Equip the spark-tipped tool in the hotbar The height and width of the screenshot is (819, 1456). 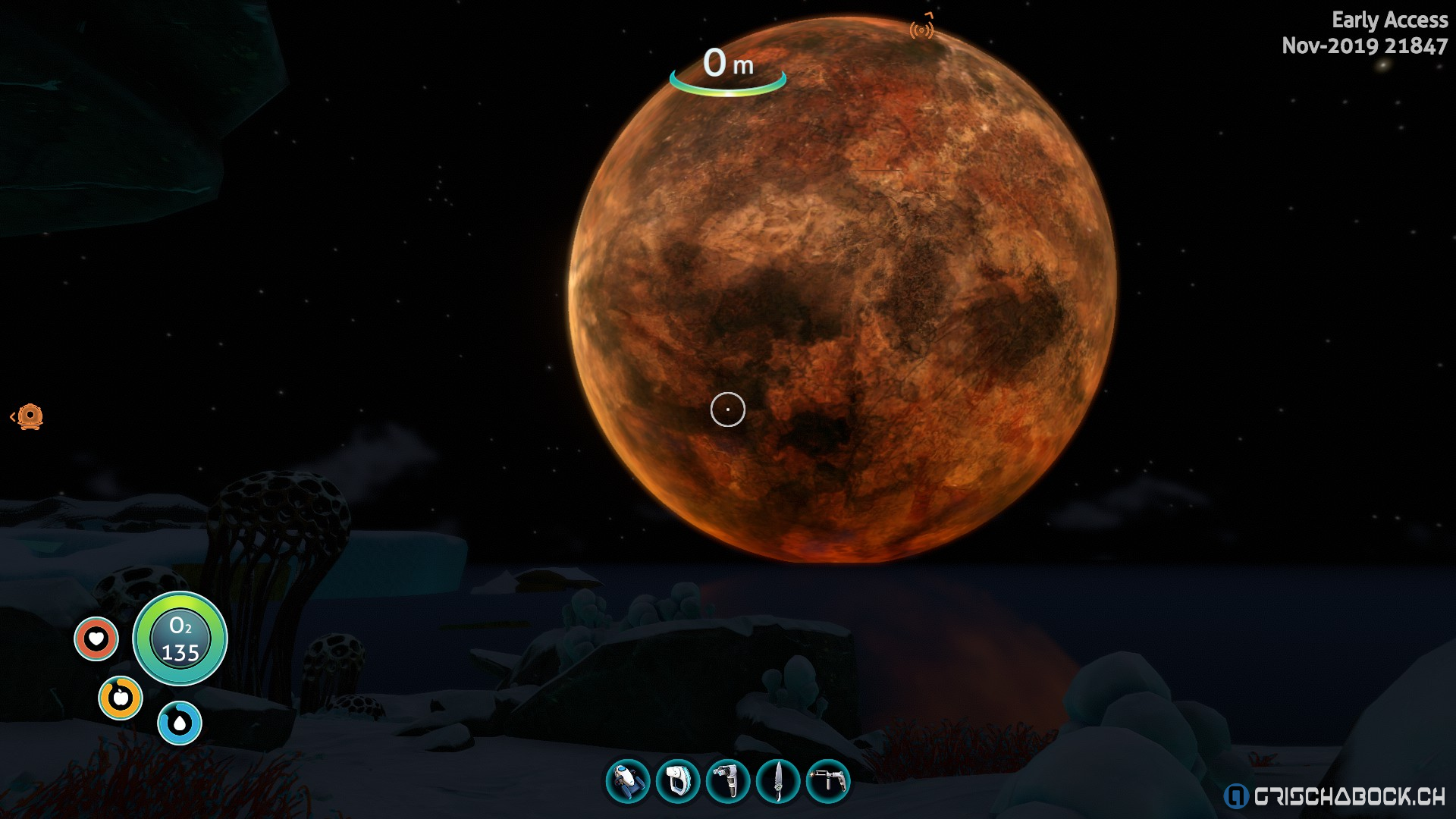[x=828, y=781]
